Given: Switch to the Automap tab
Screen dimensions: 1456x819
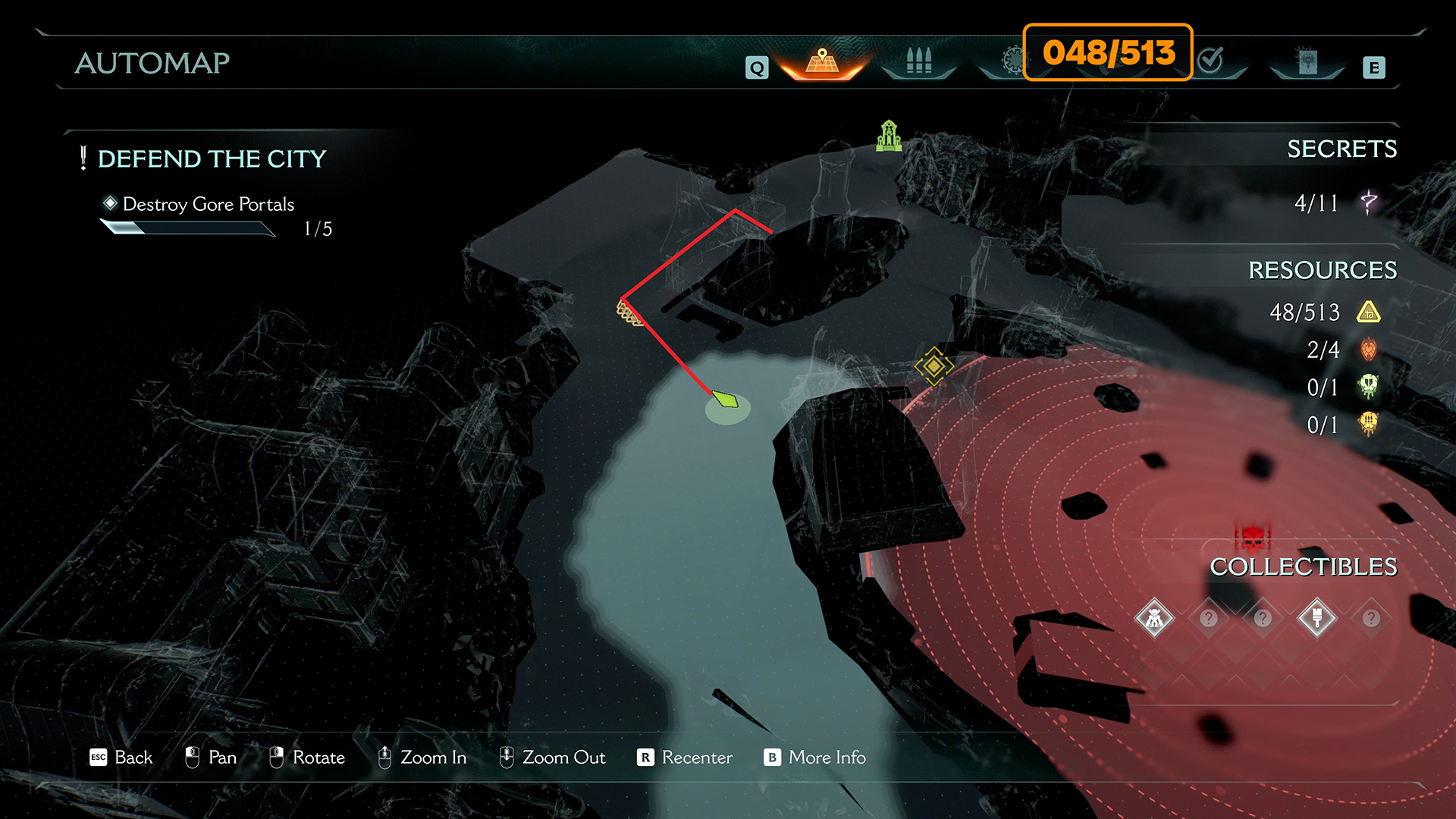Looking at the screenshot, I should (822, 62).
